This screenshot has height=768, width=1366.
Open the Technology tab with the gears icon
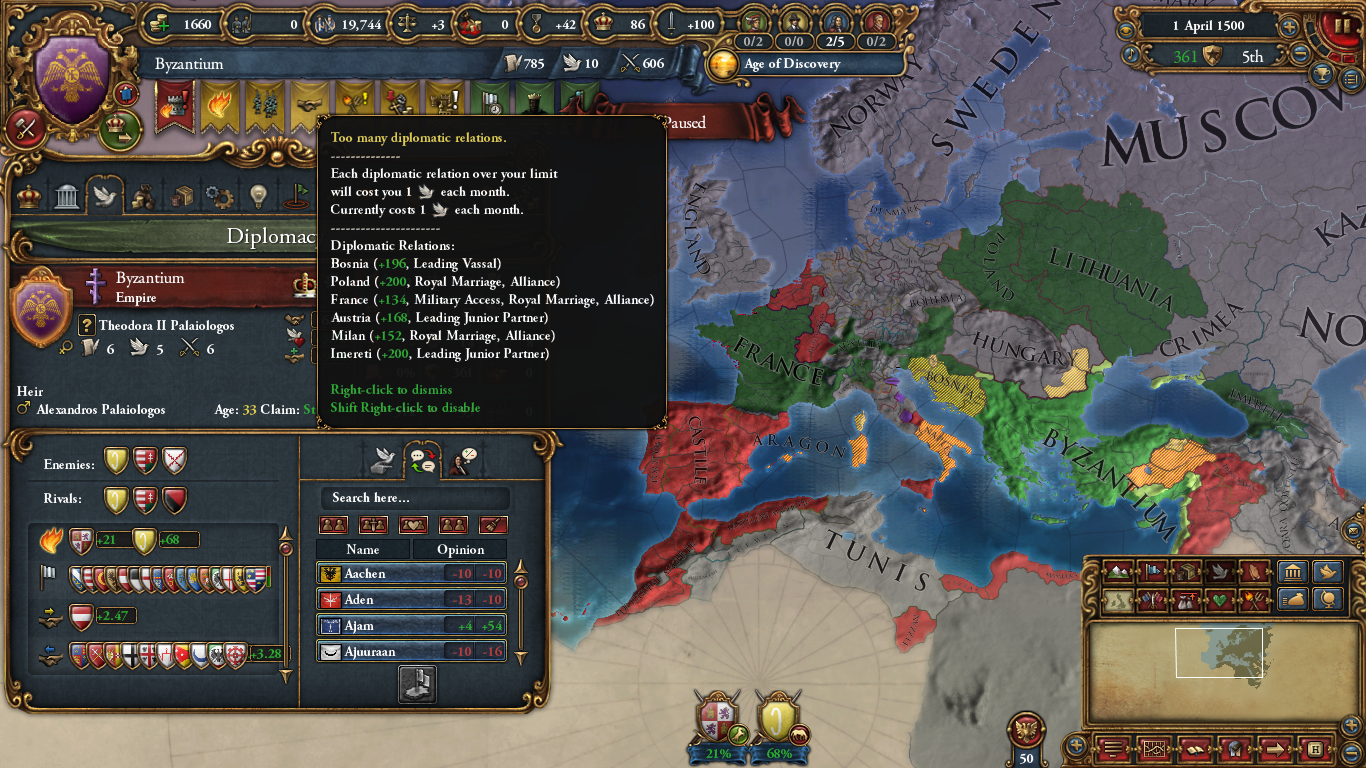218,196
